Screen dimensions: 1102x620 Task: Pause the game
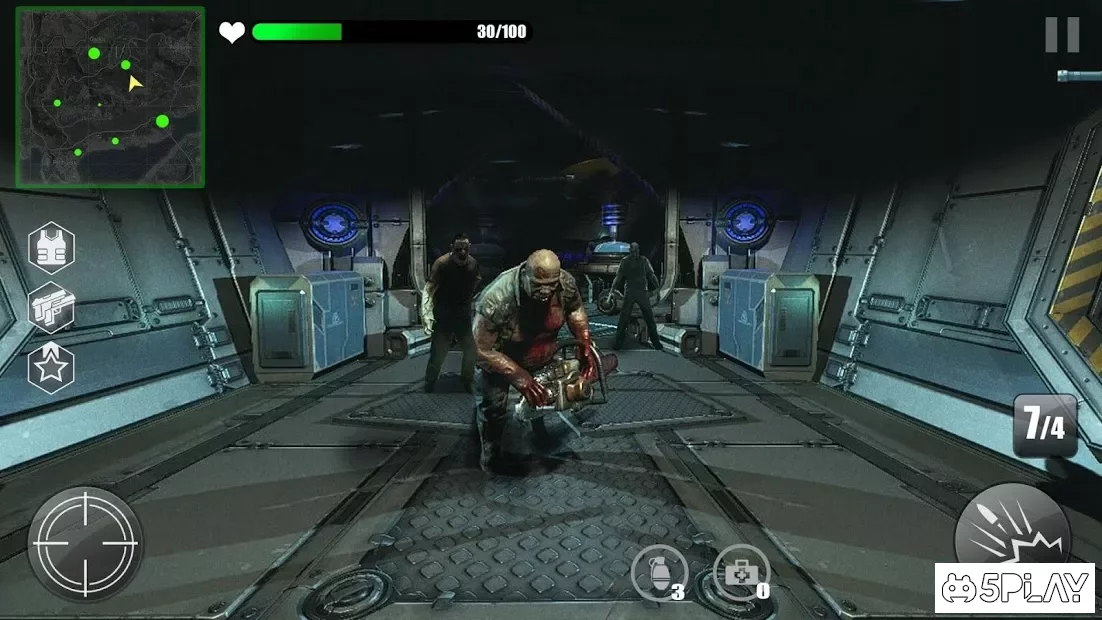click(x=1062, y=35)
